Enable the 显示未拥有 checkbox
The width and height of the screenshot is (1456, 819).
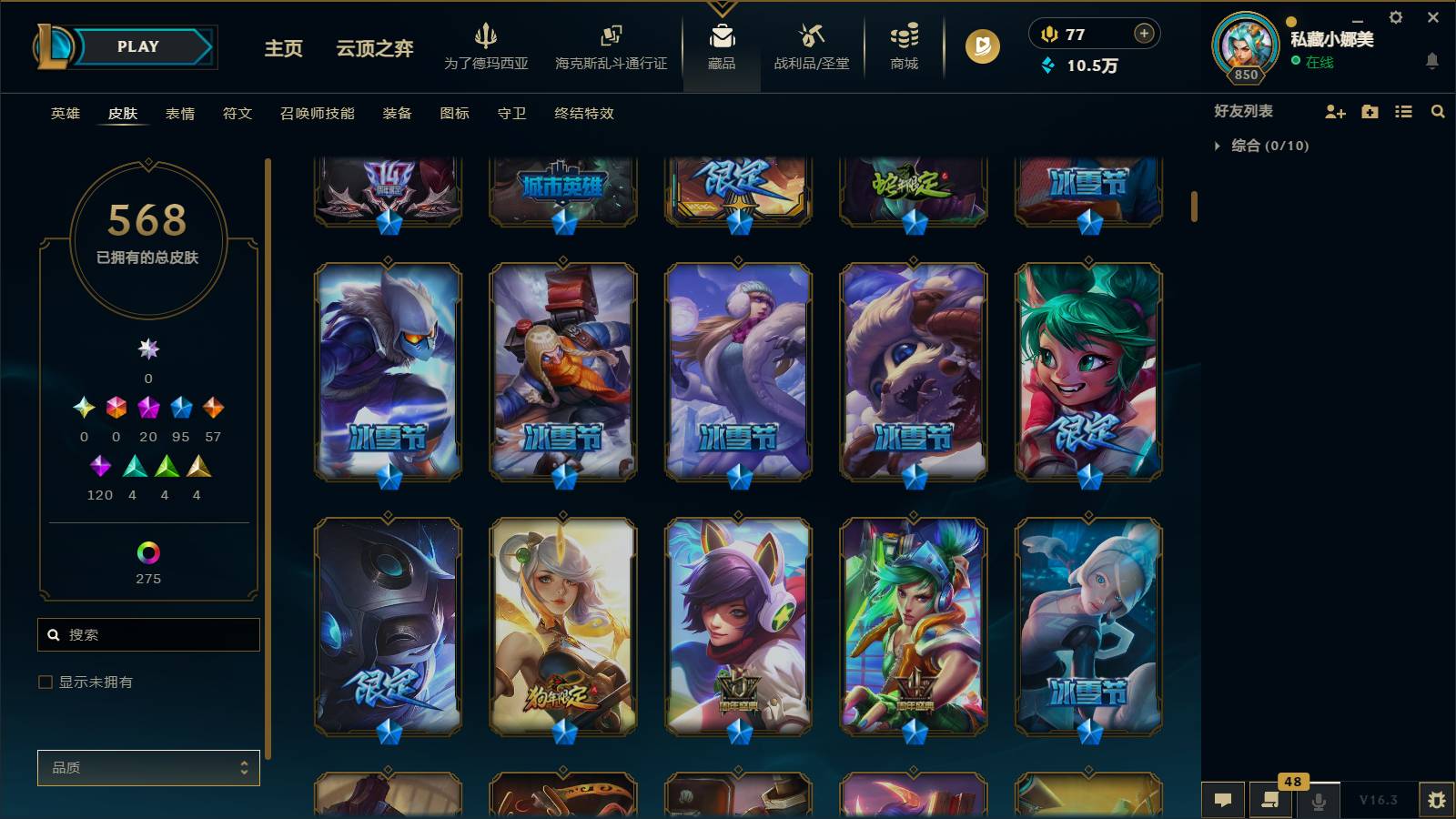[x=43, y=681]
